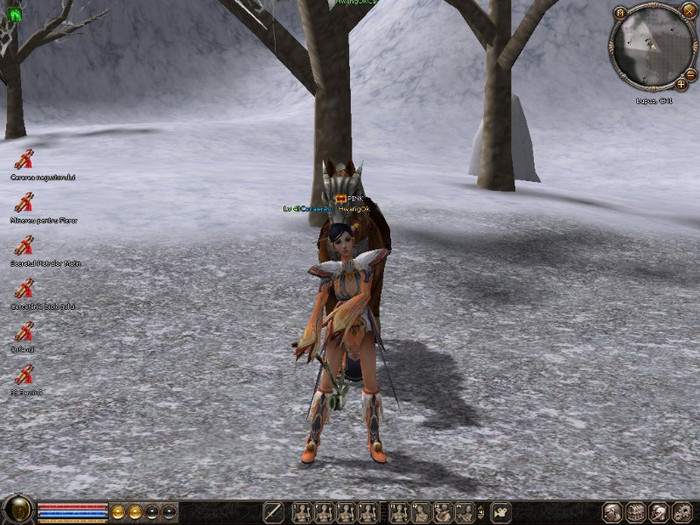Click the M button on the minimap
700x525 pixels.
coord(621,12)
